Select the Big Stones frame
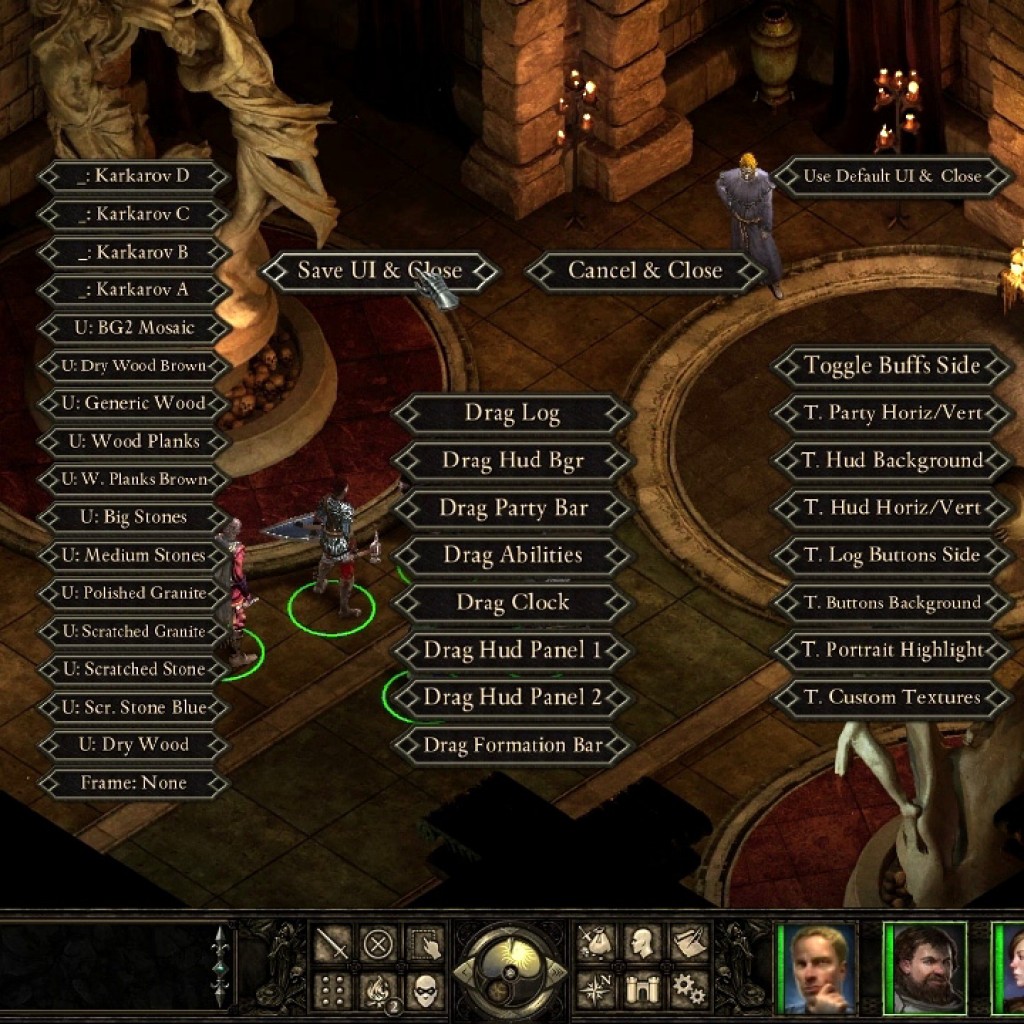The height and width of the screenshot is (1024, 1024). [x=133, y=518]
